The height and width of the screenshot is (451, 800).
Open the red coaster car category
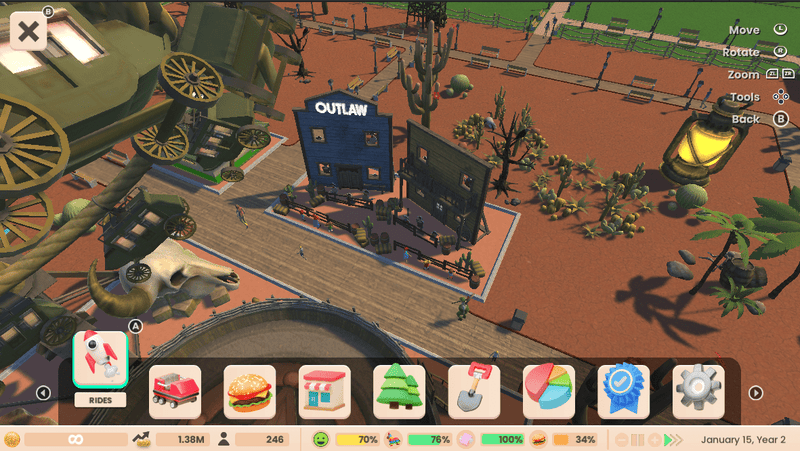pos(175,391)
